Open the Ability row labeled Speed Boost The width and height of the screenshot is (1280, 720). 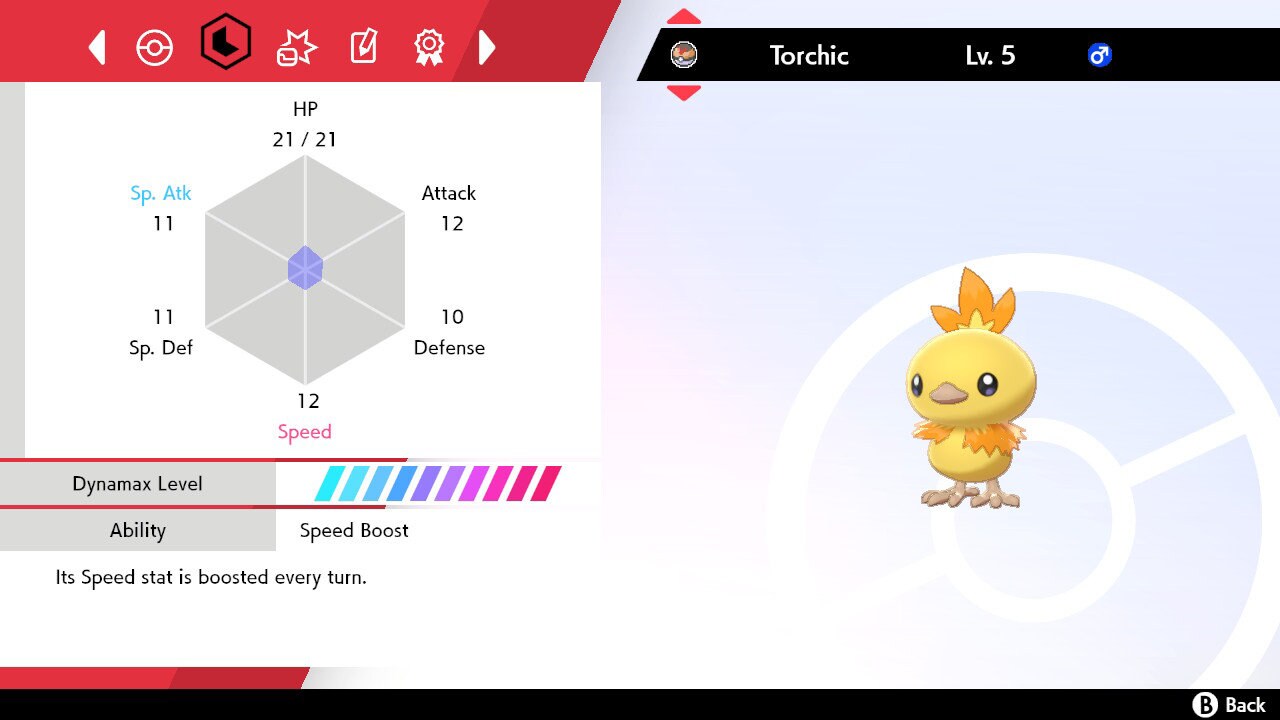[138, 530]
